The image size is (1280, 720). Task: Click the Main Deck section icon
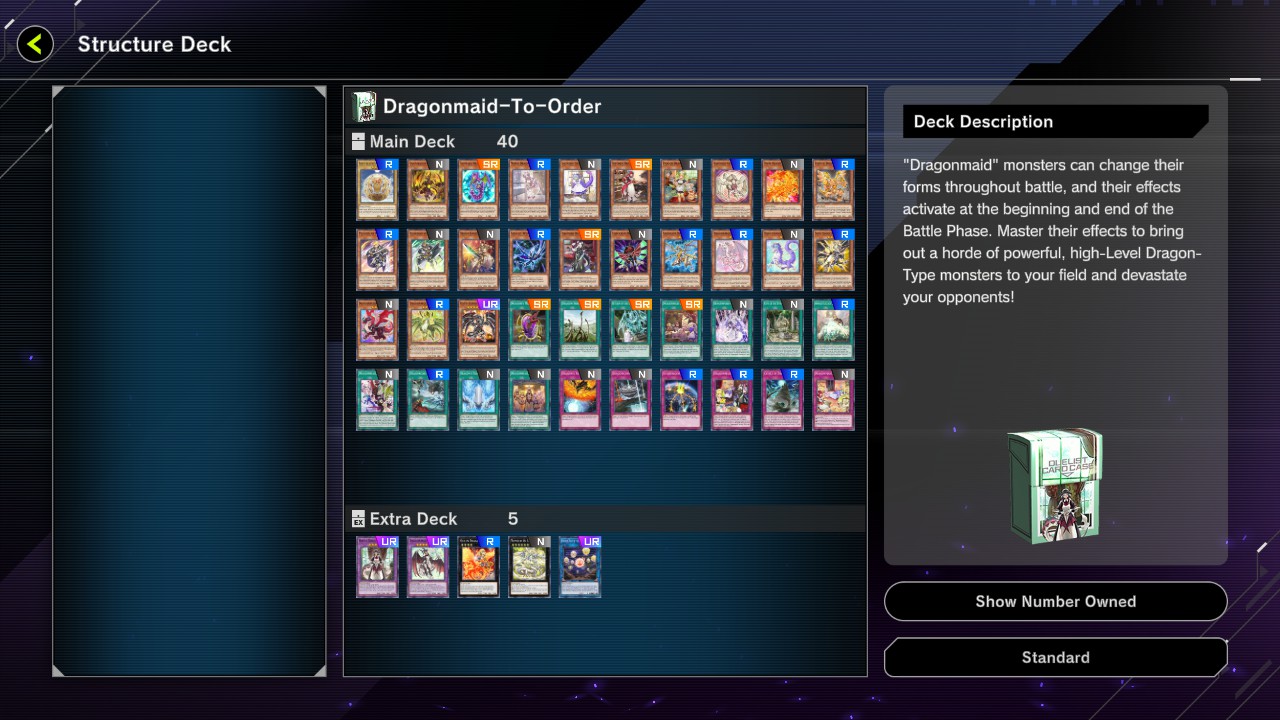pos(356,142)
